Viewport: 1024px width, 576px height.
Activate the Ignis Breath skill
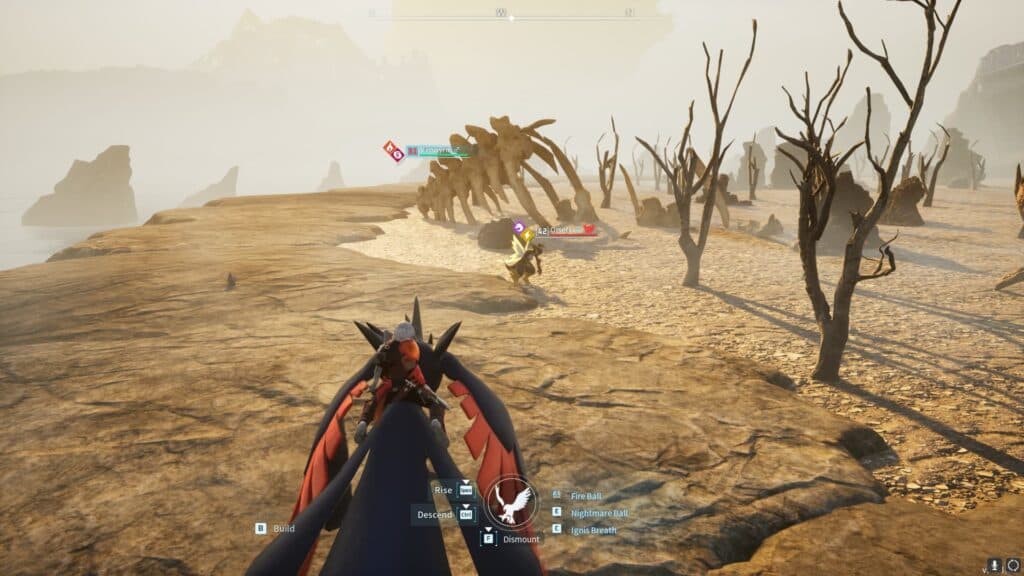[x=593, y=530]
